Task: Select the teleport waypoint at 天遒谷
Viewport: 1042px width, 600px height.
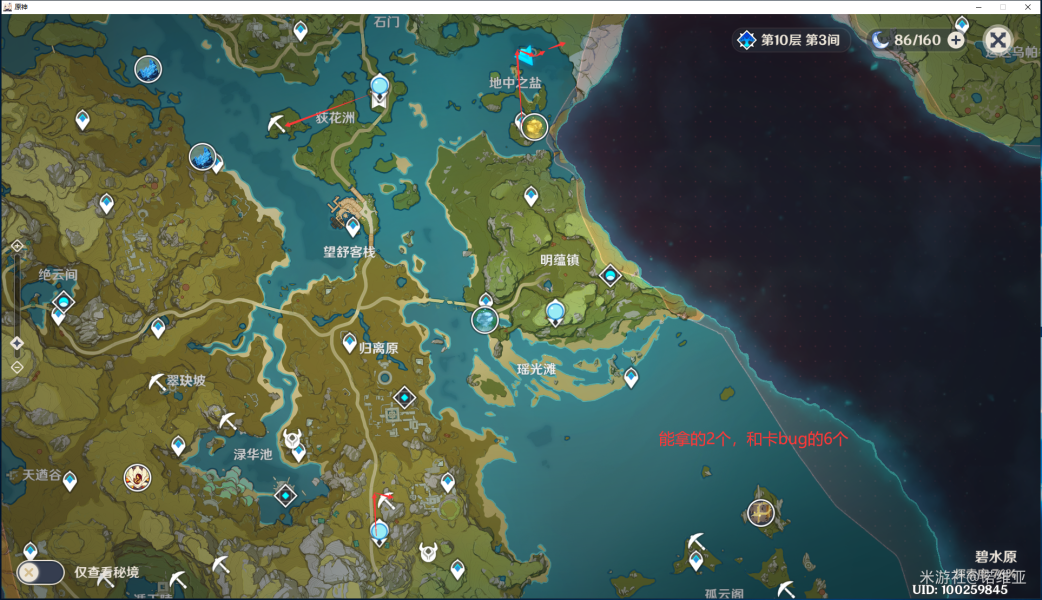Action: pyautogui.click(x=70, y=480)
